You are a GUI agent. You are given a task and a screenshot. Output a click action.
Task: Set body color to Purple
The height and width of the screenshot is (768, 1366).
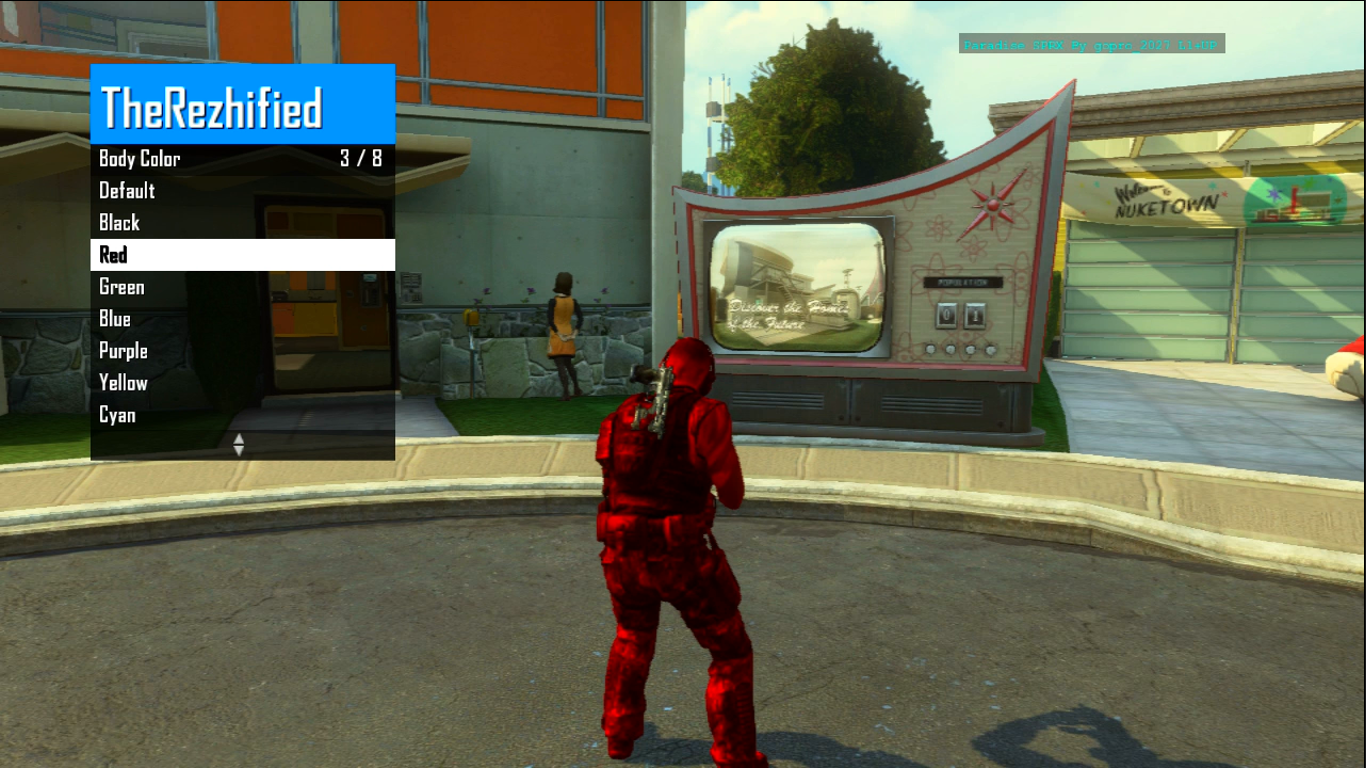pyautogui.click(x=124, y=351)
